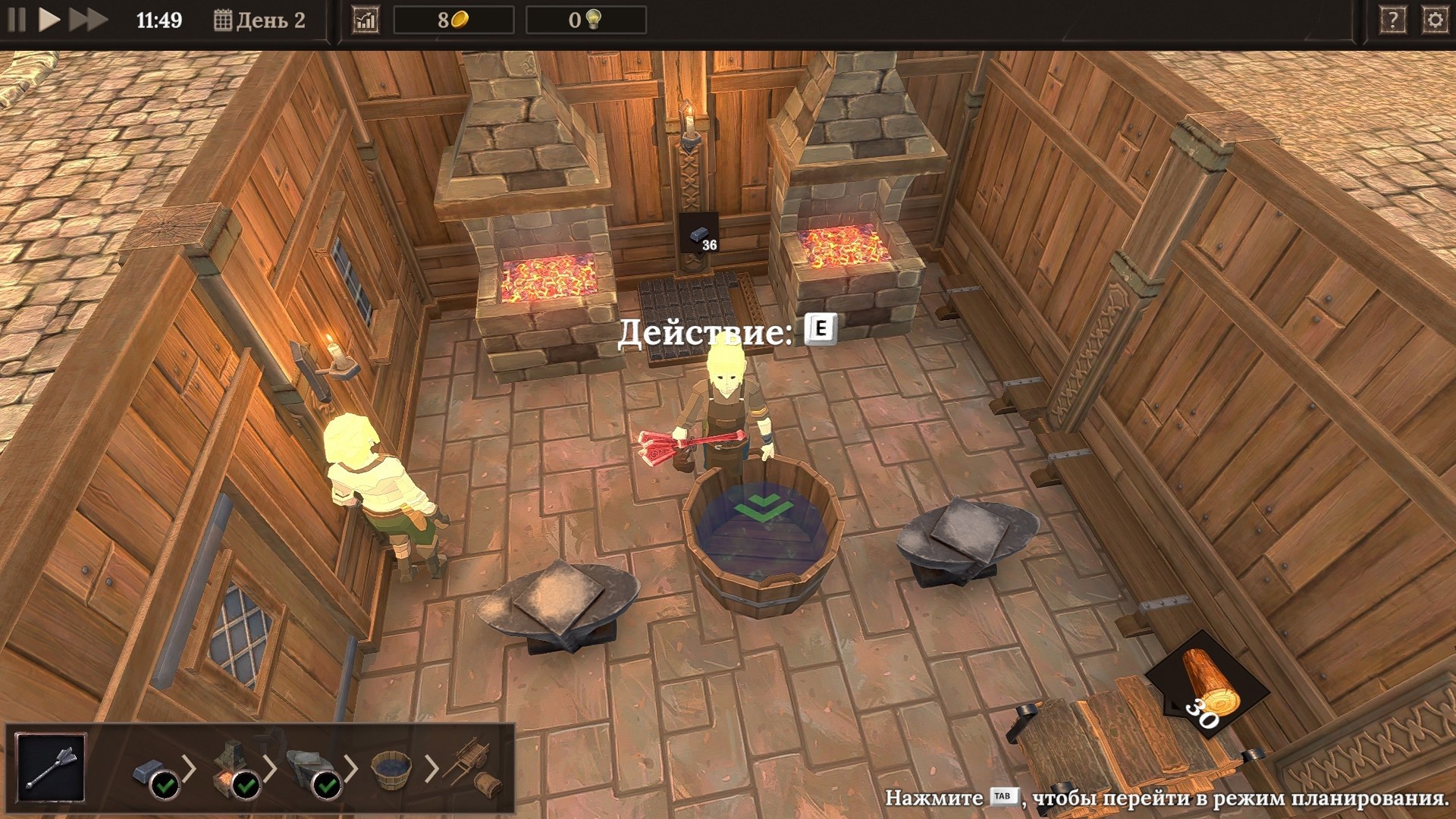
Task: Open the help question mark
Action: coord(1392,20)
